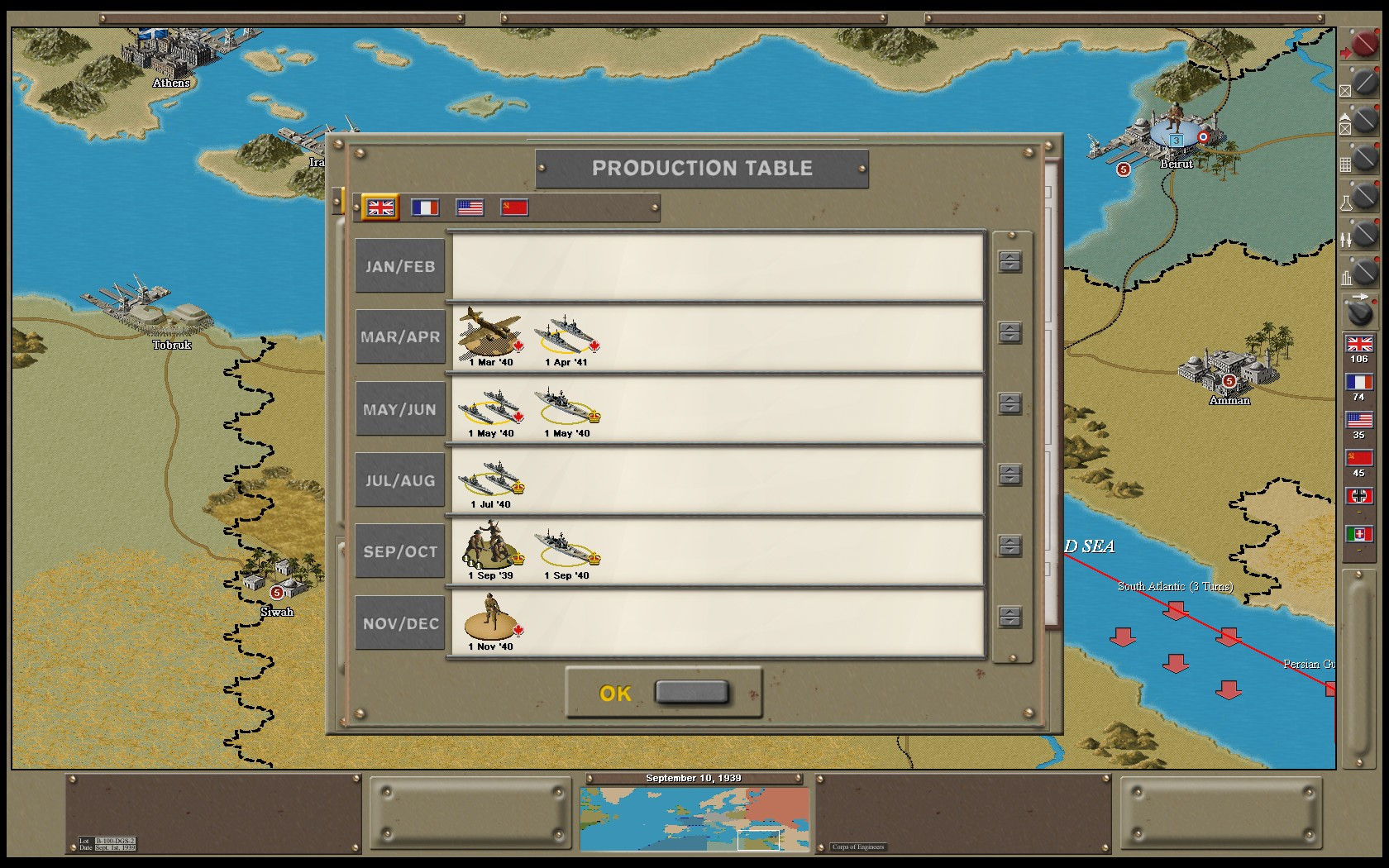The height and width of the screenshot is (868, 1389).
Task: Click the SEP/OCT row stepper arrows
Action: pyautogui.click(x=1009, y=546)
